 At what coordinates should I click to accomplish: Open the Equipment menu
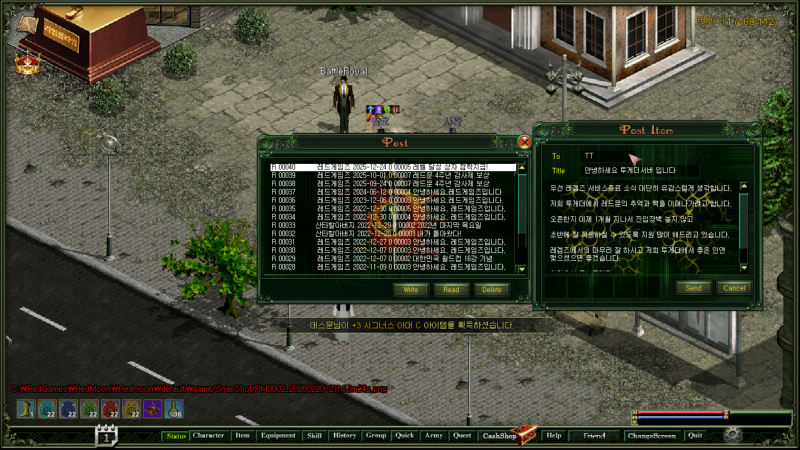(277, 436)
